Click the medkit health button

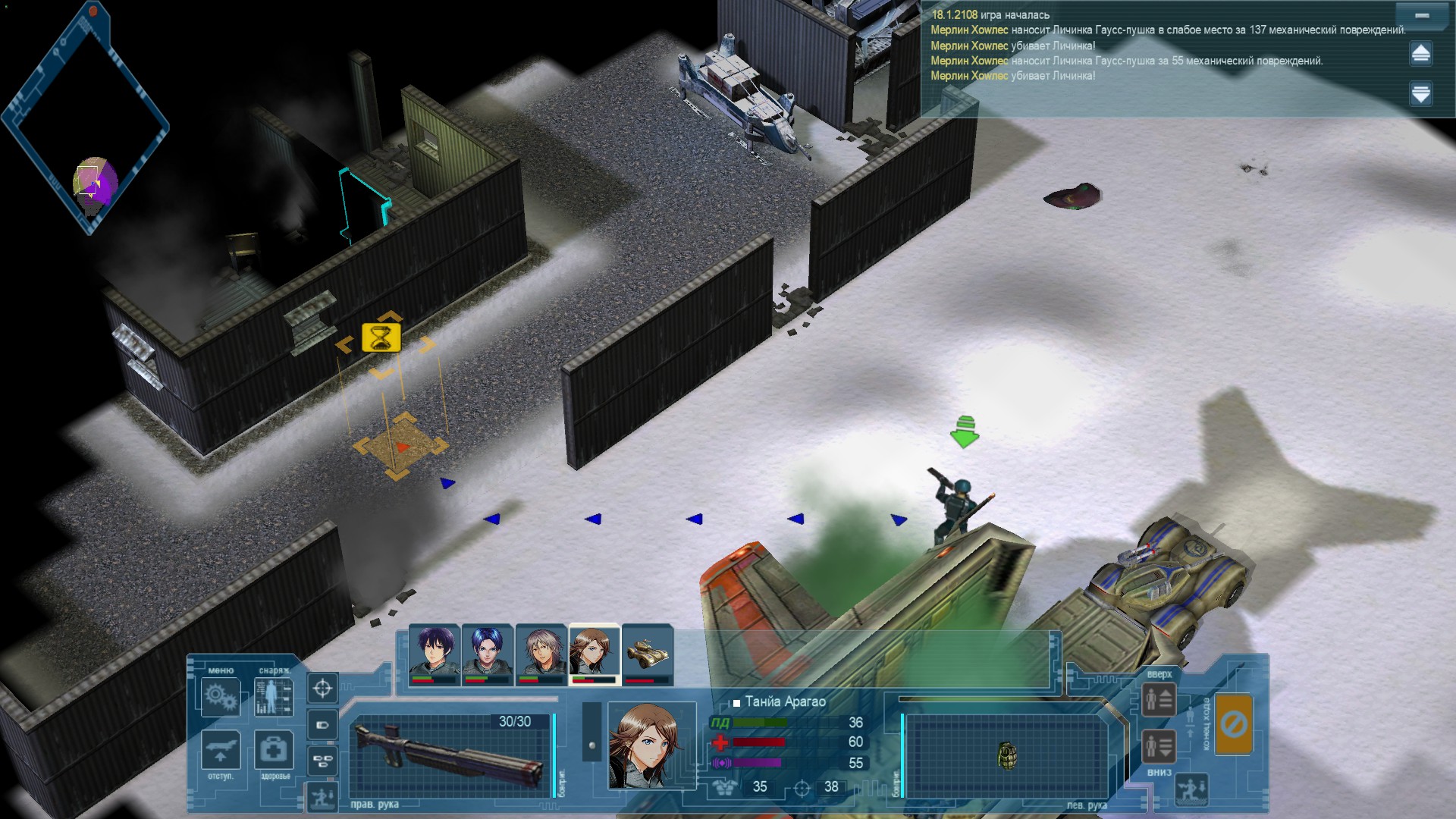click(x=273, y=750)
